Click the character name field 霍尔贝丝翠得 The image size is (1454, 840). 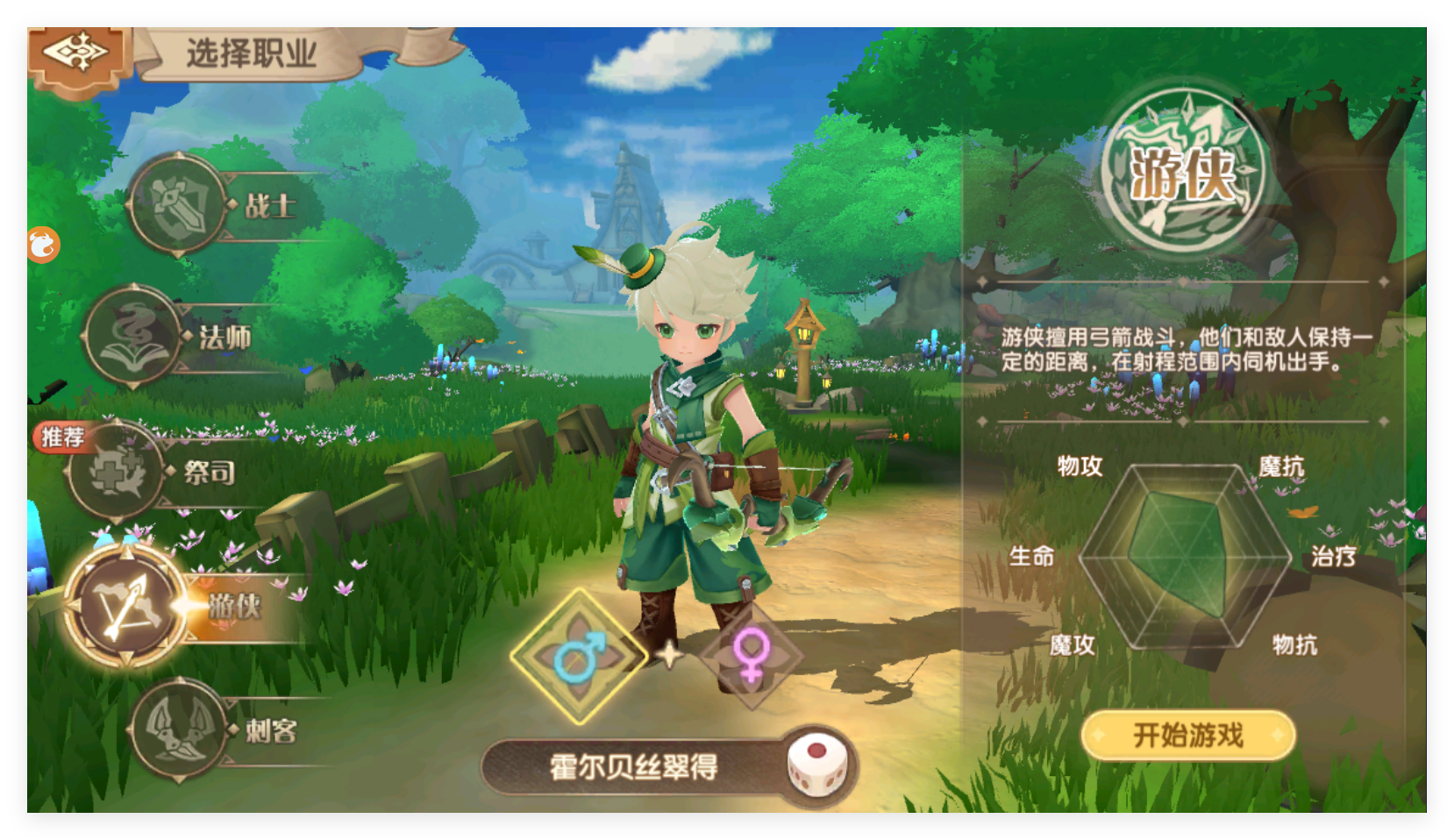(x=633, y=767)
